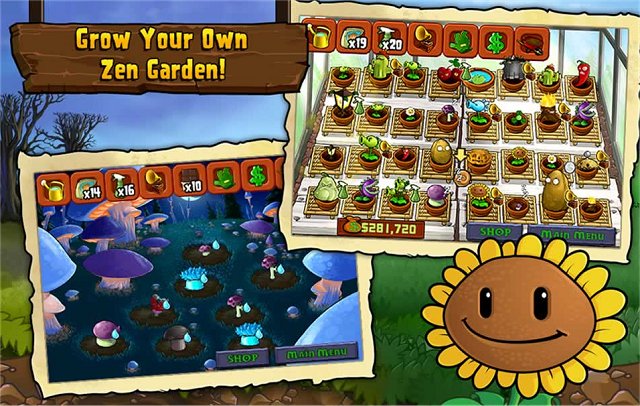Choose the wheelbarrow tool

[x=530, y=42]
